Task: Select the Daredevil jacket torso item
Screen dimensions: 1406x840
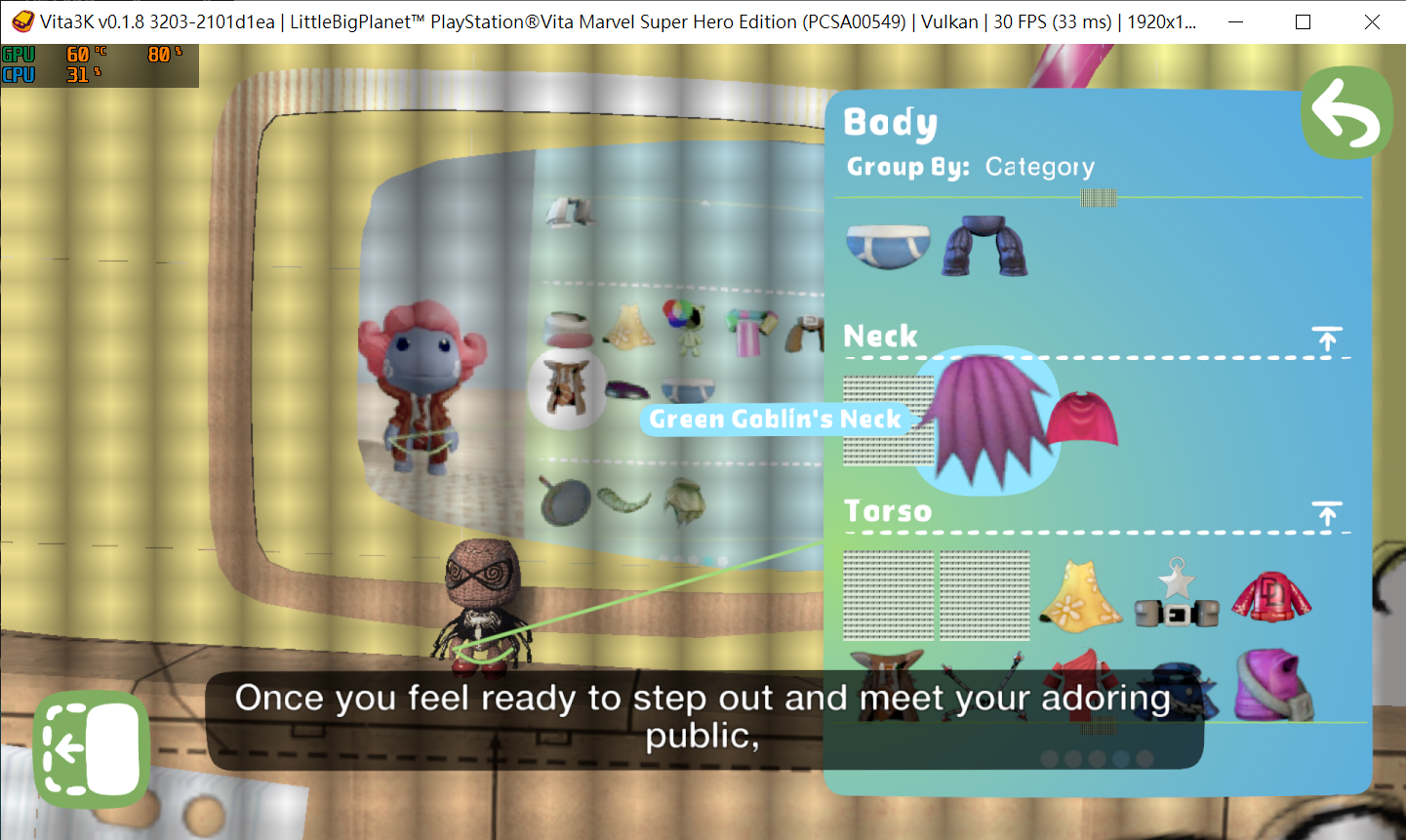Action: [1271, 595]
